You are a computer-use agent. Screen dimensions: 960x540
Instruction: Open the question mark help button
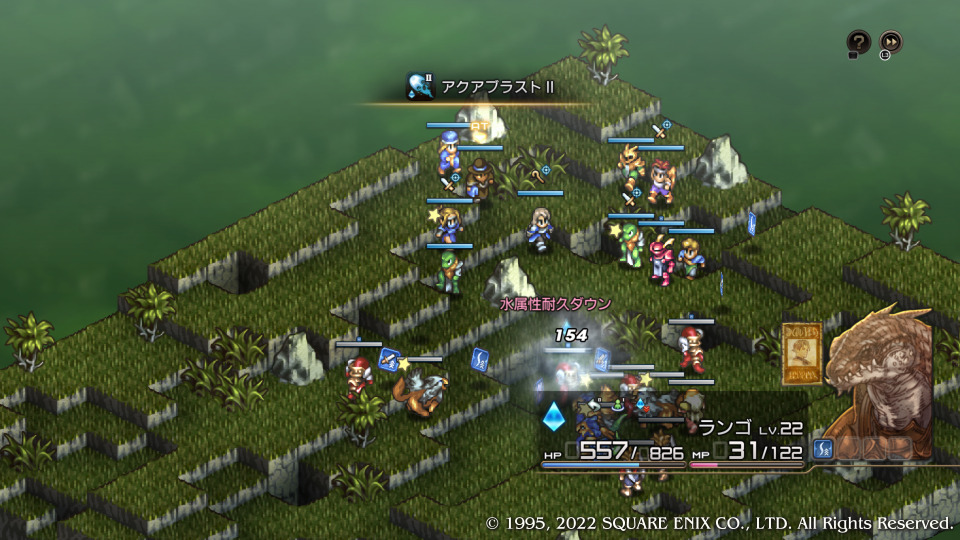[858, 42]
